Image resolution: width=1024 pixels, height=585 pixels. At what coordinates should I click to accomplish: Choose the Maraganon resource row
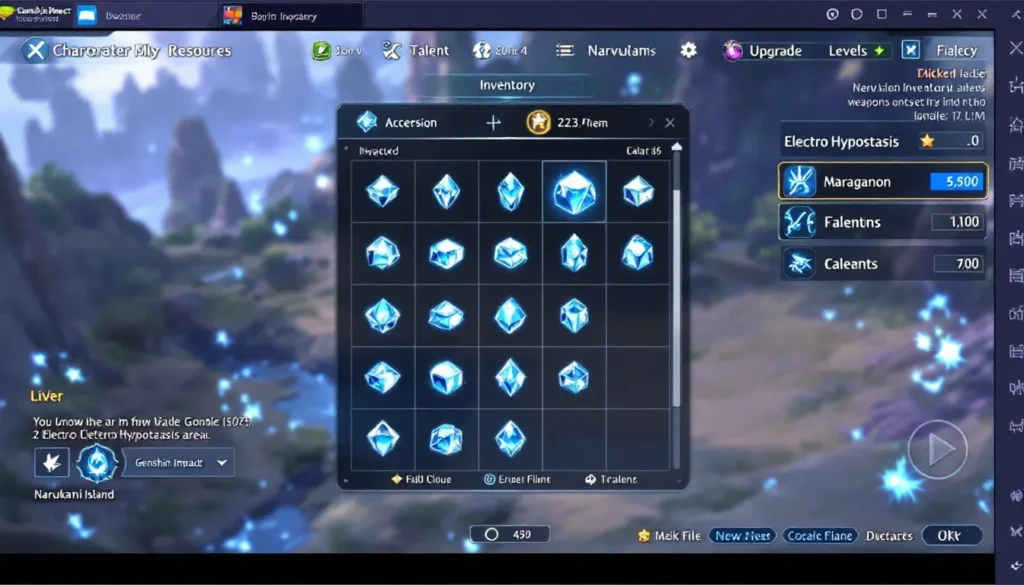[x=882, y=182]
